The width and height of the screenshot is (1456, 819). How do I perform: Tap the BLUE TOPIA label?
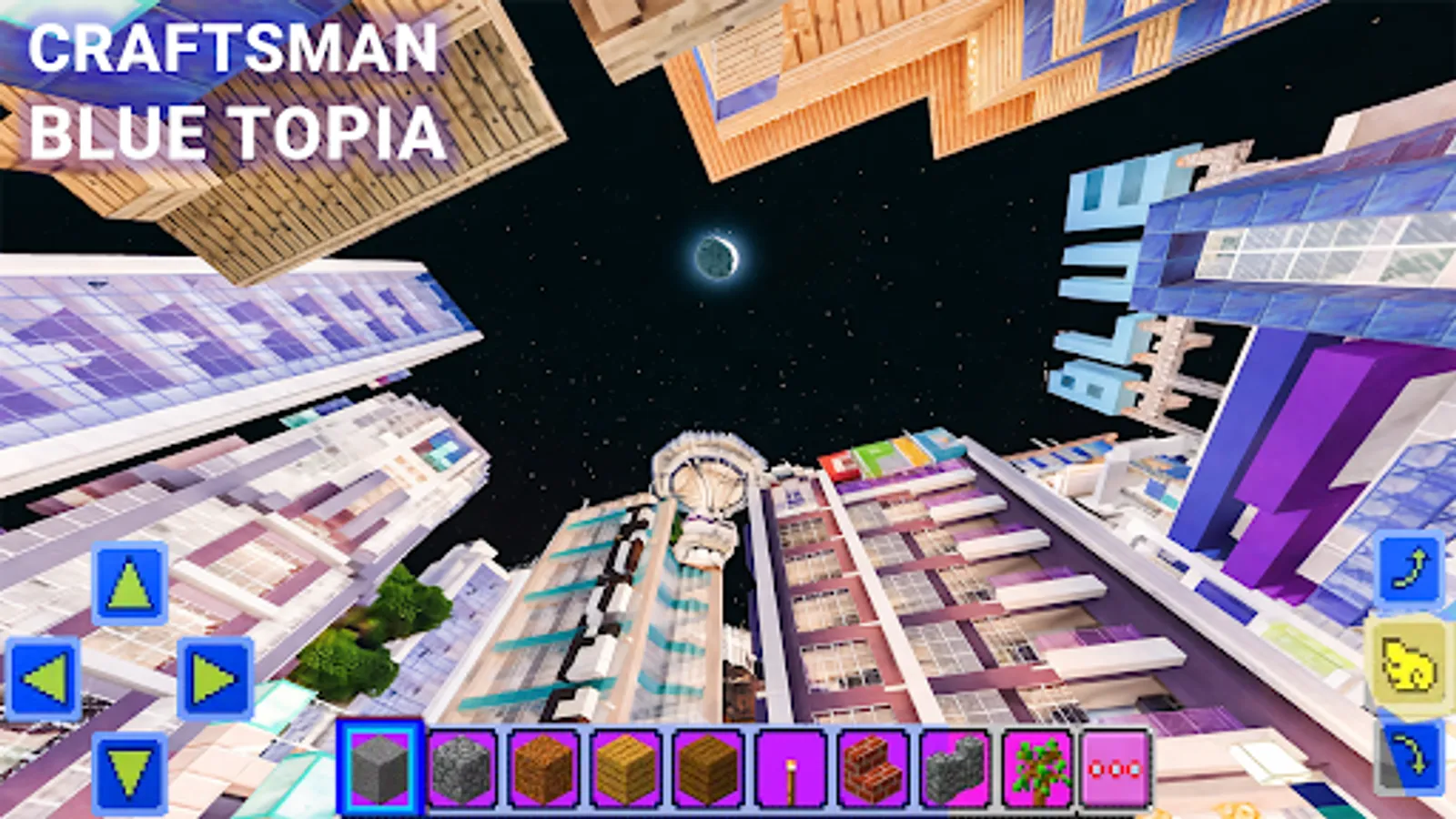coord(237,135)
